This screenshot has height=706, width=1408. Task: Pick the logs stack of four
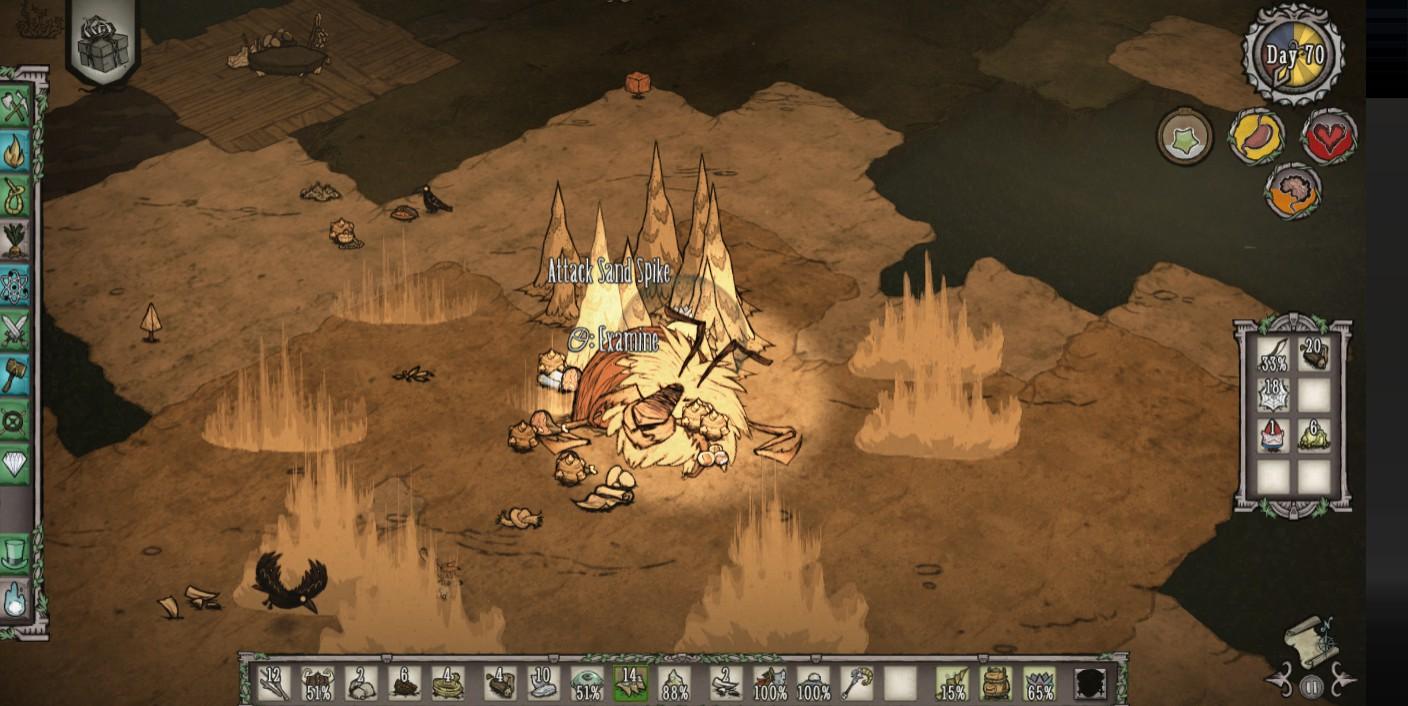(500, 683)
